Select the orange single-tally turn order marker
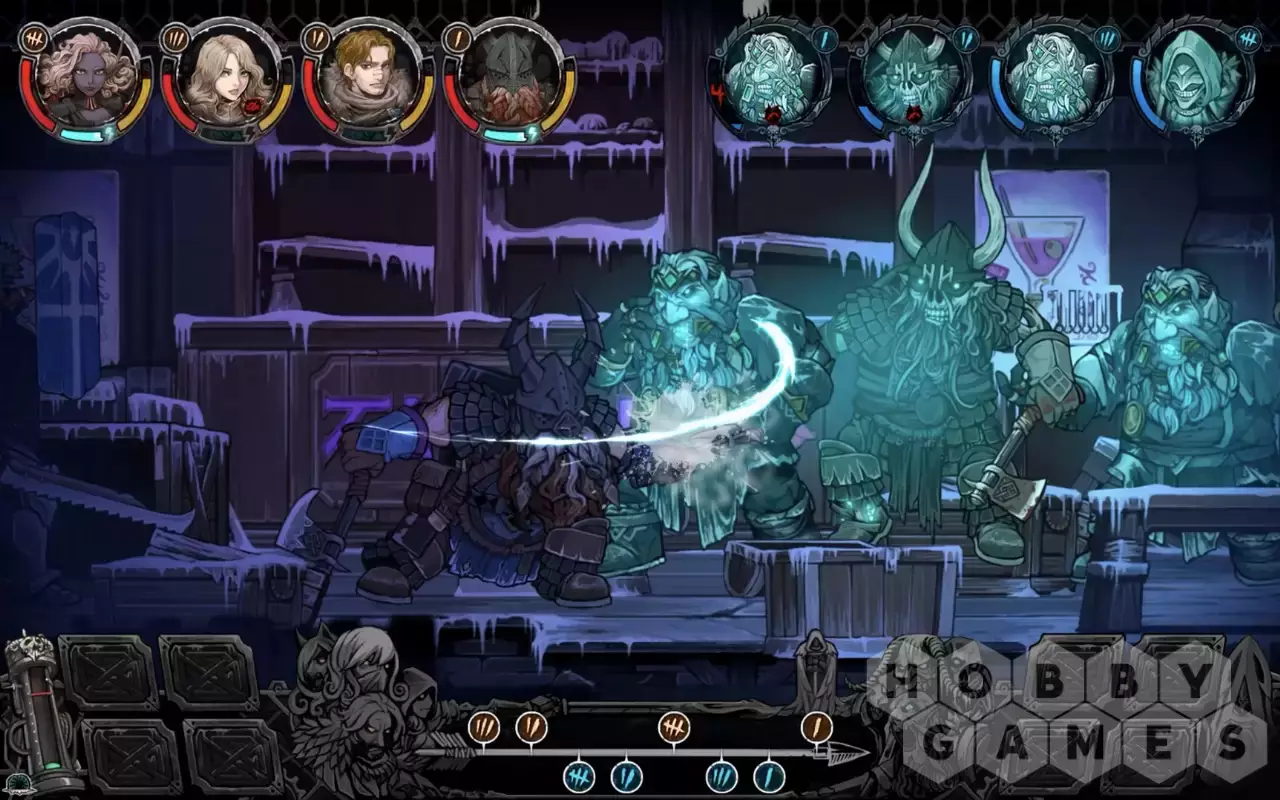This screenshot has width=1280, height=800. [x=817, y=727]
